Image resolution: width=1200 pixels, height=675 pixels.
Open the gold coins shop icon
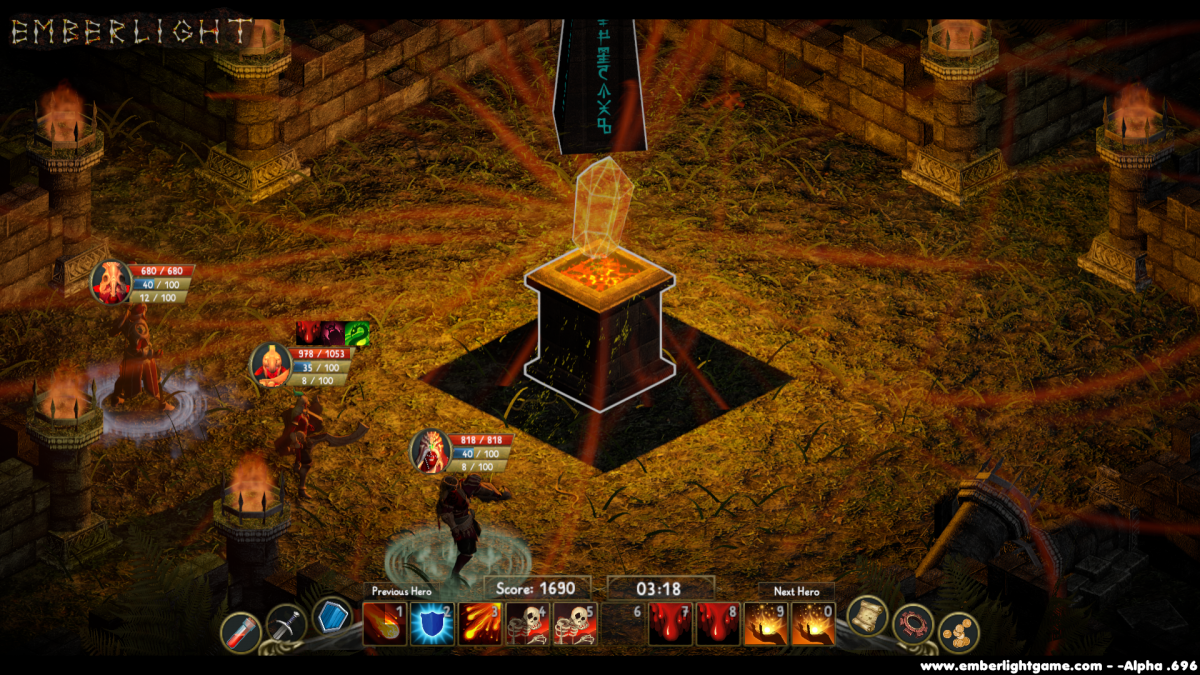pyautogui.click(x=958, y=632)
